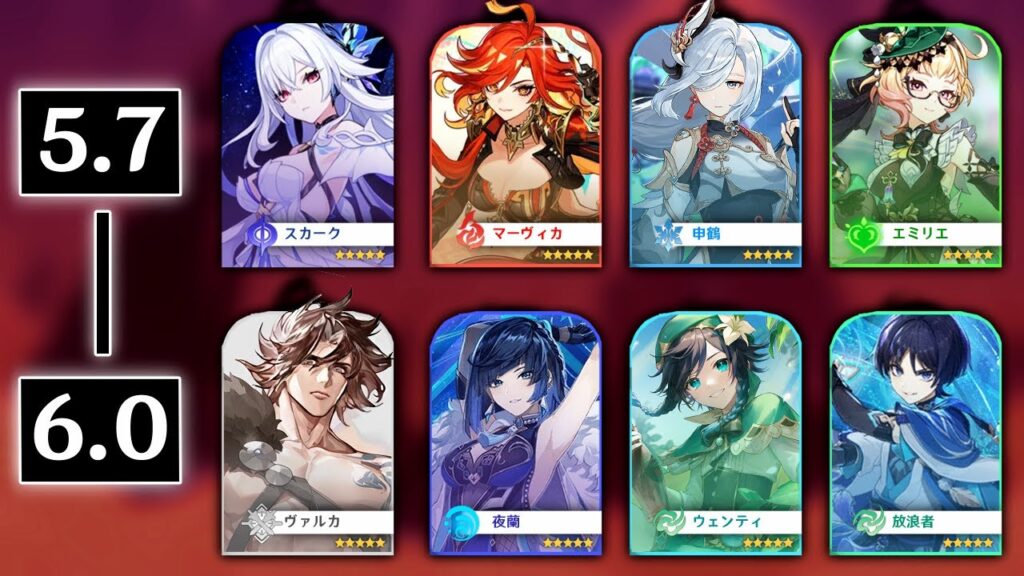This screenshot has height=576, width=1024.
Task: Click the Venti (ウェンティ) character card
Action: pyautogui.click(x=714, y=432)
